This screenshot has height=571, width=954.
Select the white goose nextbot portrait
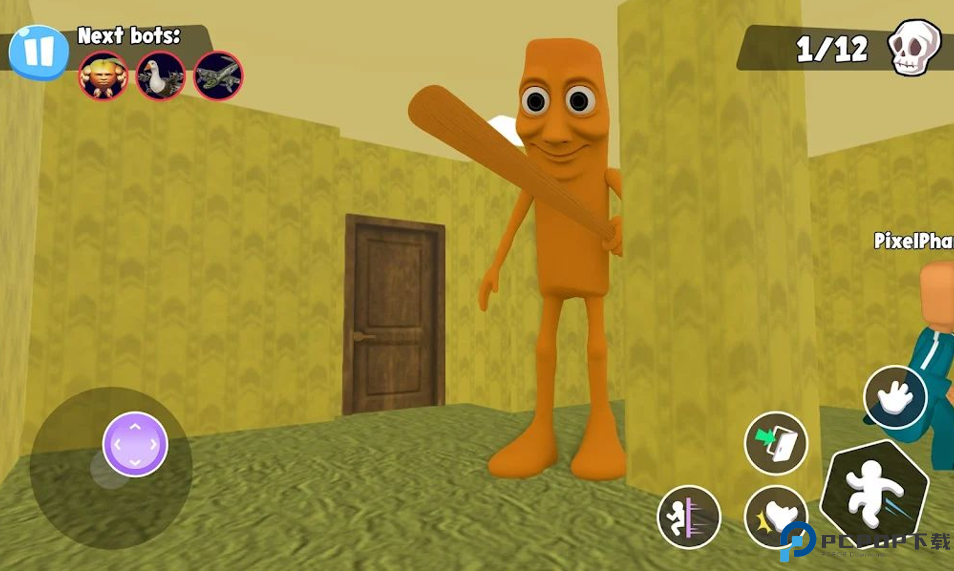point(161,76)
